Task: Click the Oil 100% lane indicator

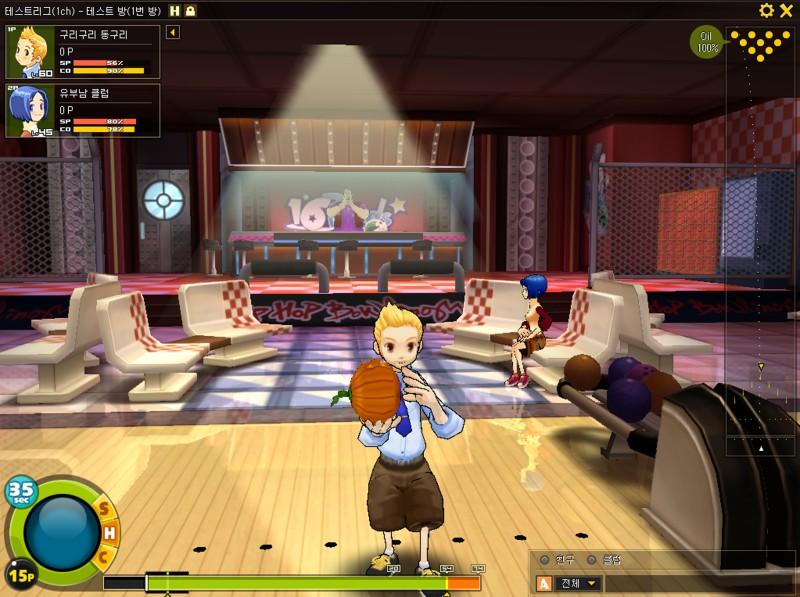Action: 707,42
